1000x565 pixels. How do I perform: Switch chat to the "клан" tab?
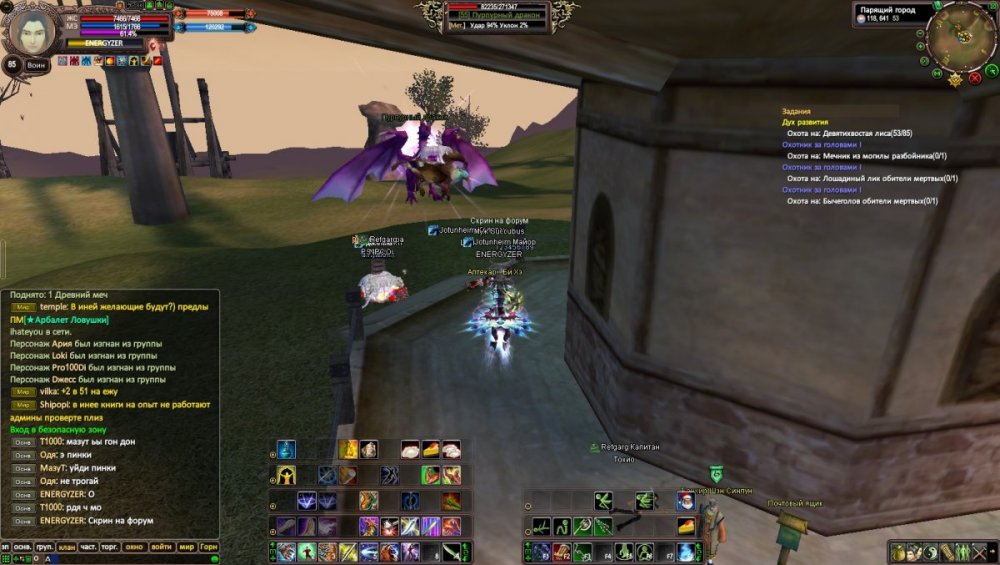tap(66, 547)
